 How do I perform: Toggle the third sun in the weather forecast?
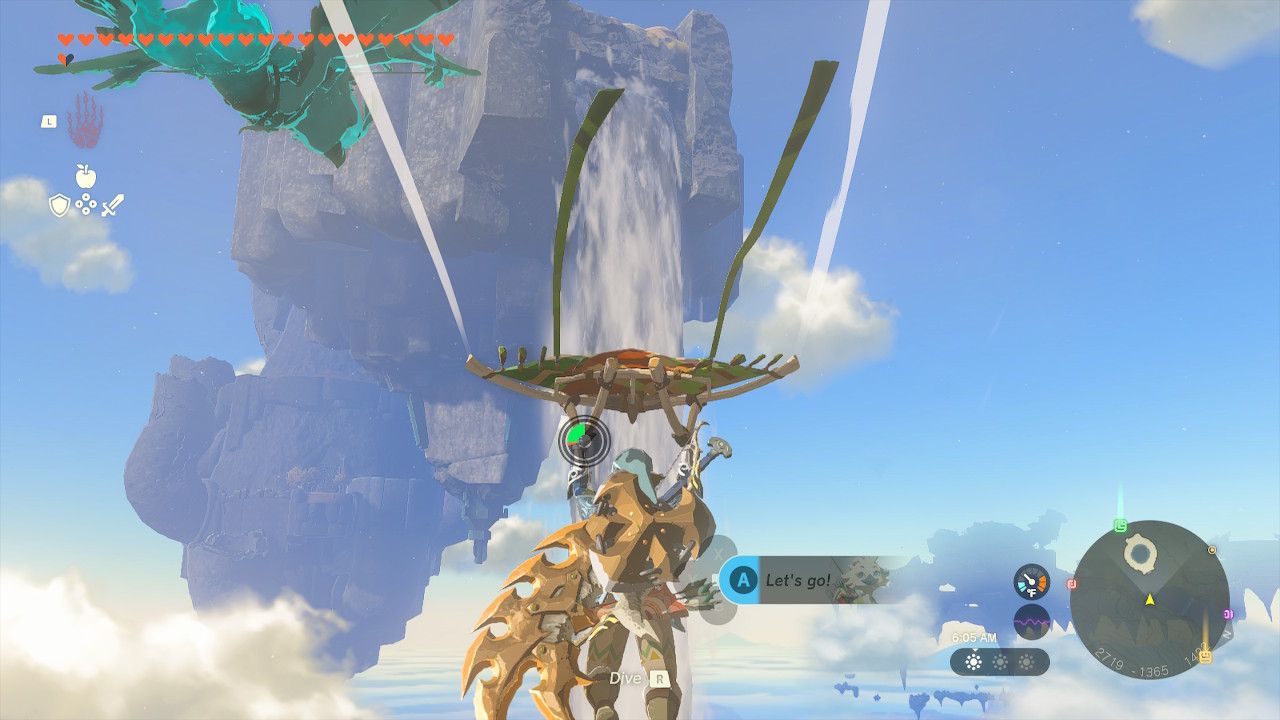pyautogui.click(x=1027, y=662)
